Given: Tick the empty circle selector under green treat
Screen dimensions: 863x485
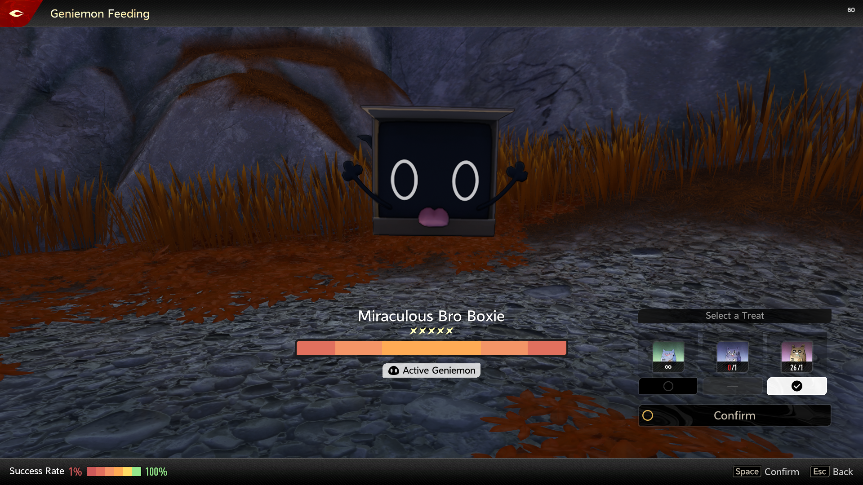Looking at the screenshot, I should 668,386.
